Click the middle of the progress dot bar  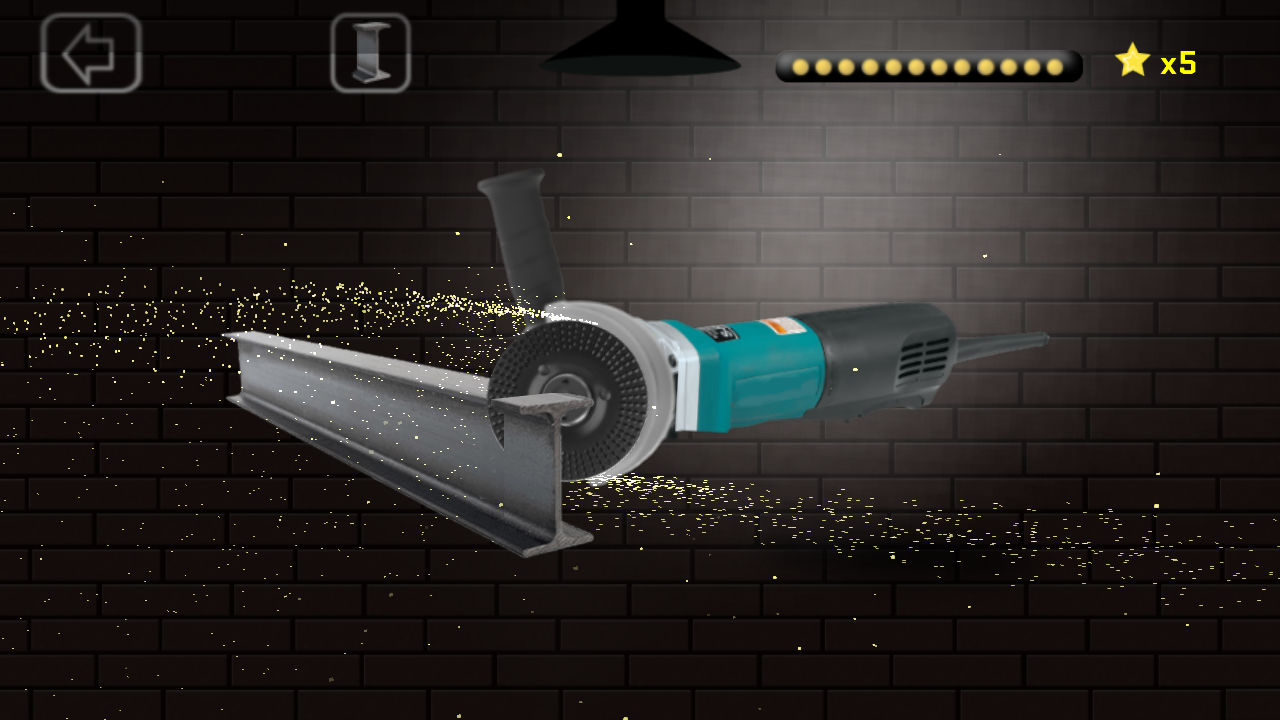930,65
